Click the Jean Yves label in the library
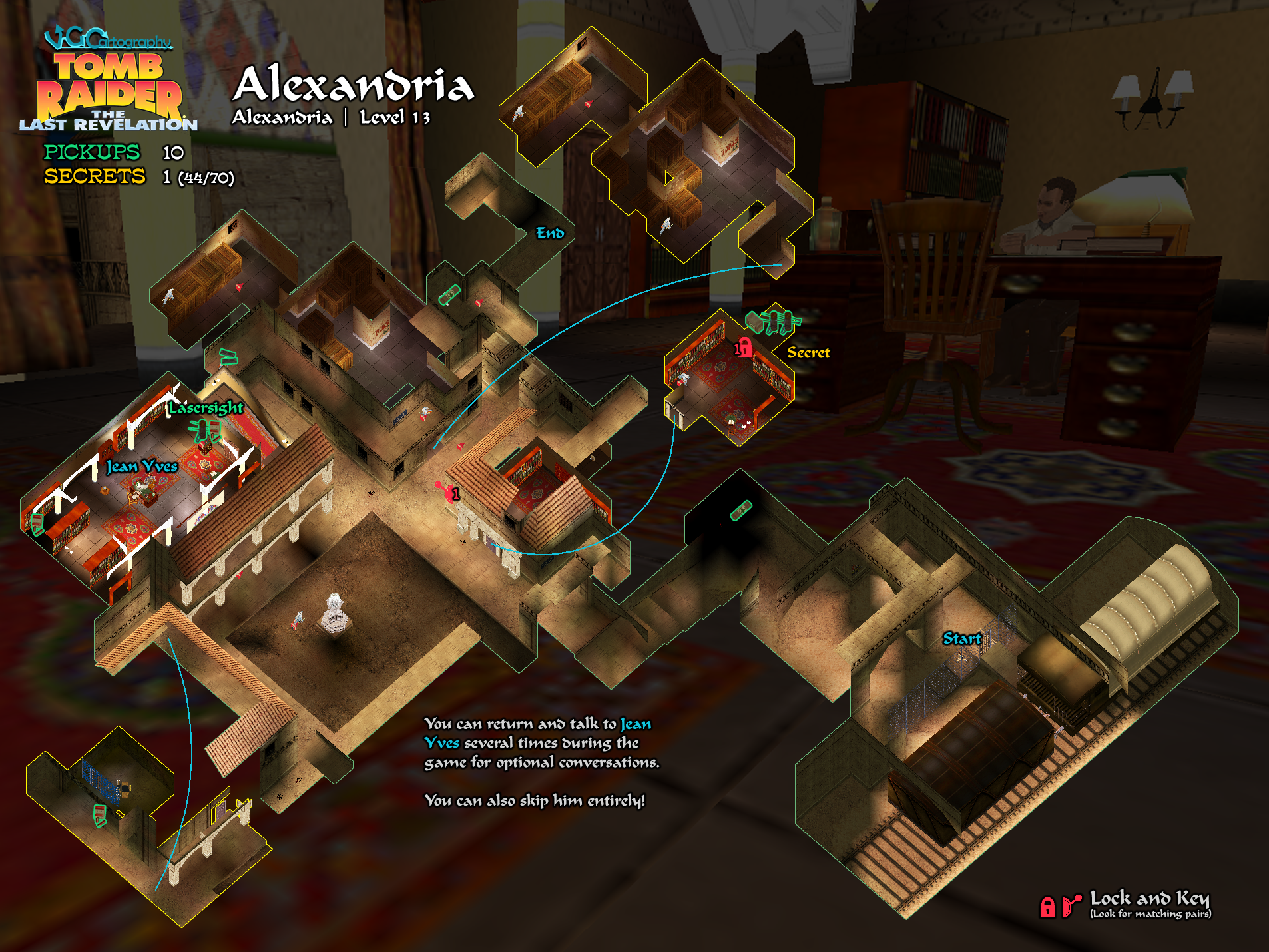 142,467
